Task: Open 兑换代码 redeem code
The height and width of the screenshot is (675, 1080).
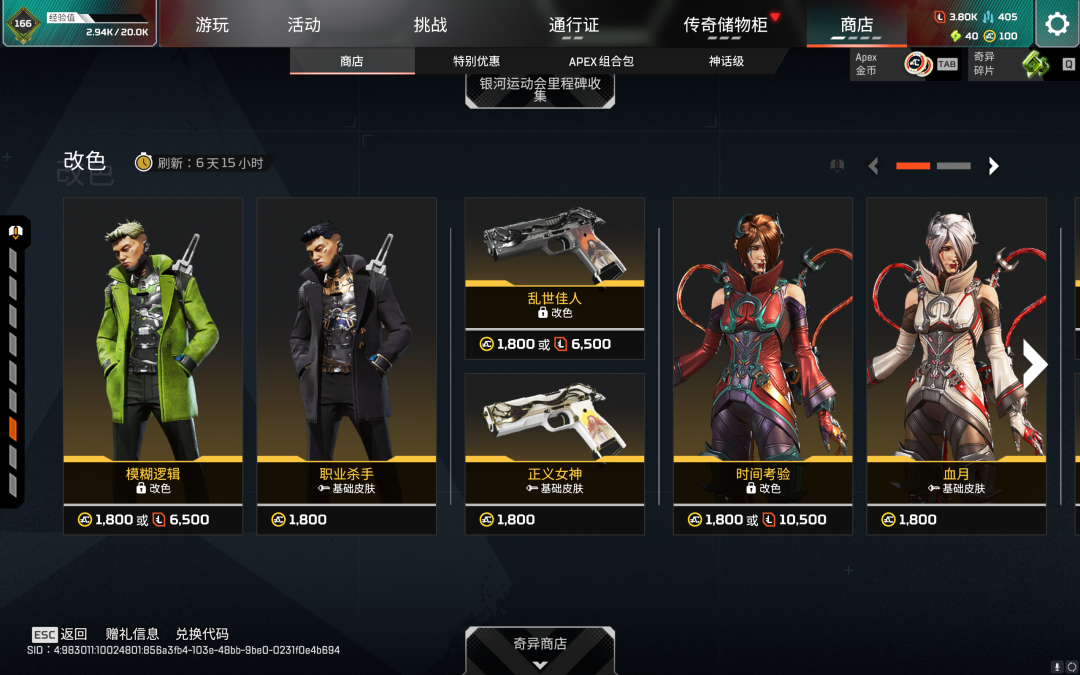Action: (202, 634)
